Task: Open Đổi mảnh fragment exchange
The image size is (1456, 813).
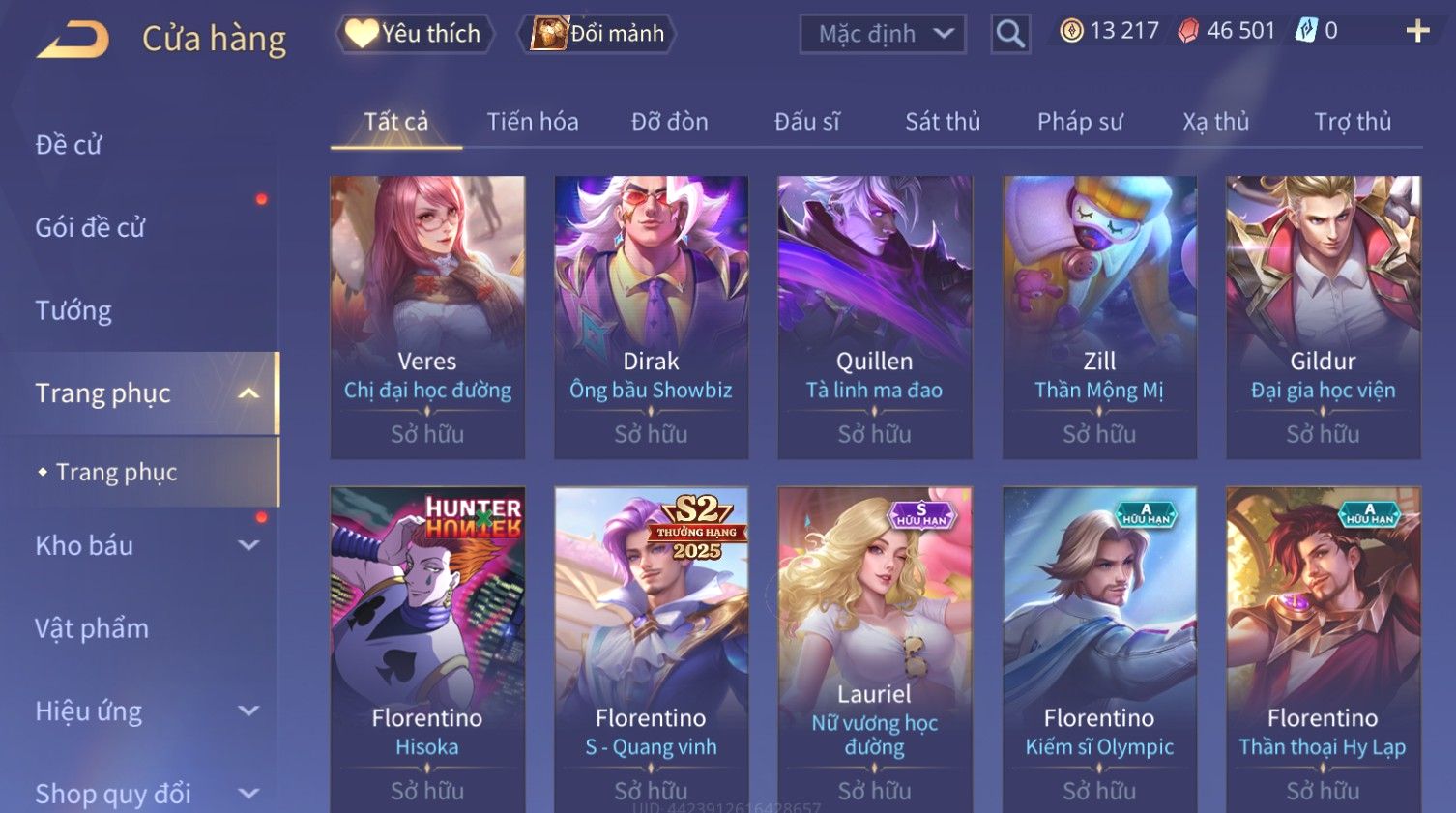Action: tap(598, 34)
